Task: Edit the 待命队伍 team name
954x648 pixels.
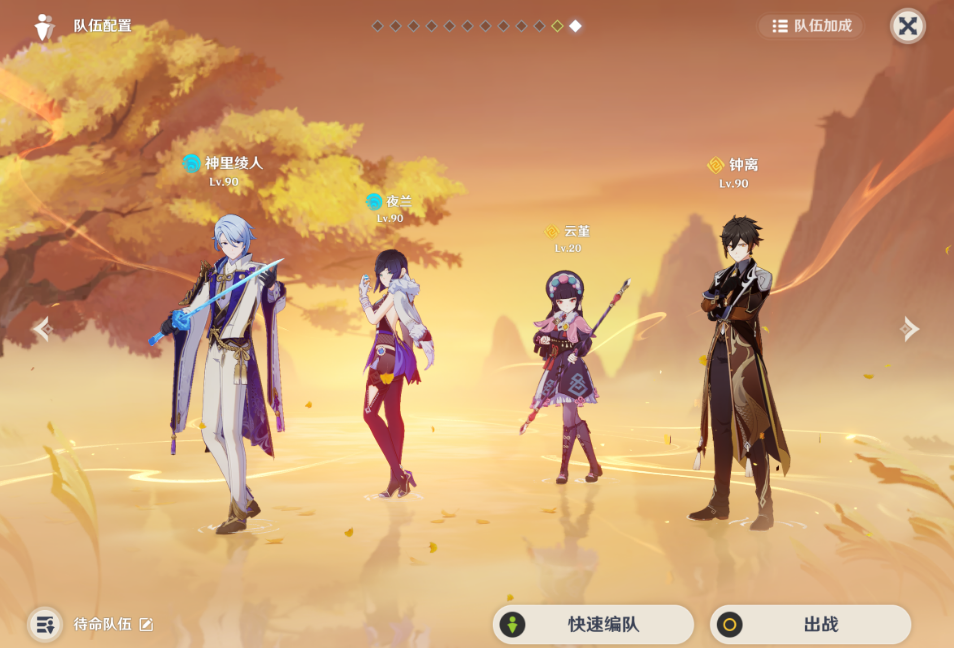Action: point(147,625)
